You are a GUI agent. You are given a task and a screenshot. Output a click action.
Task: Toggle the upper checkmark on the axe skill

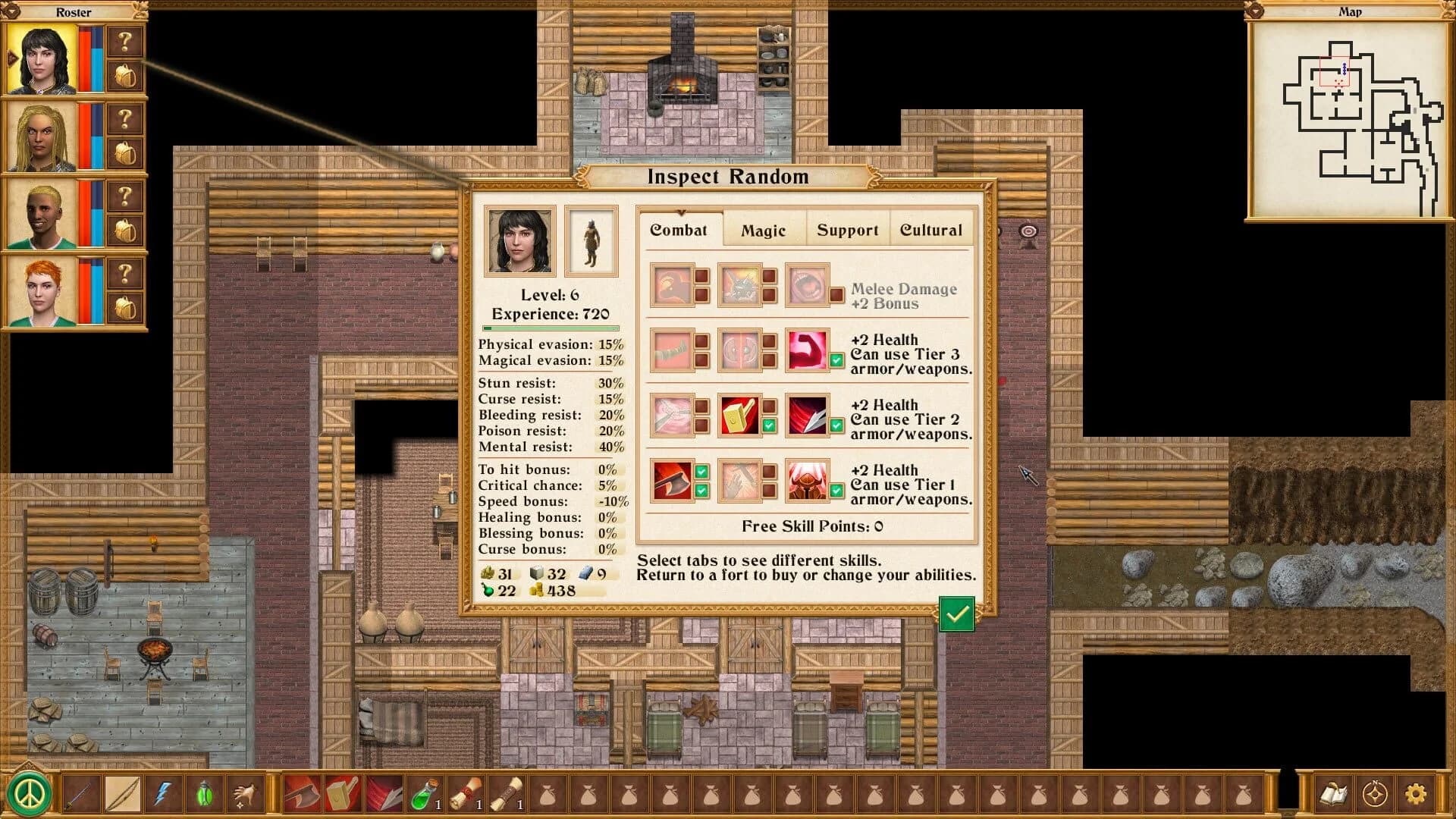point(701,471)
